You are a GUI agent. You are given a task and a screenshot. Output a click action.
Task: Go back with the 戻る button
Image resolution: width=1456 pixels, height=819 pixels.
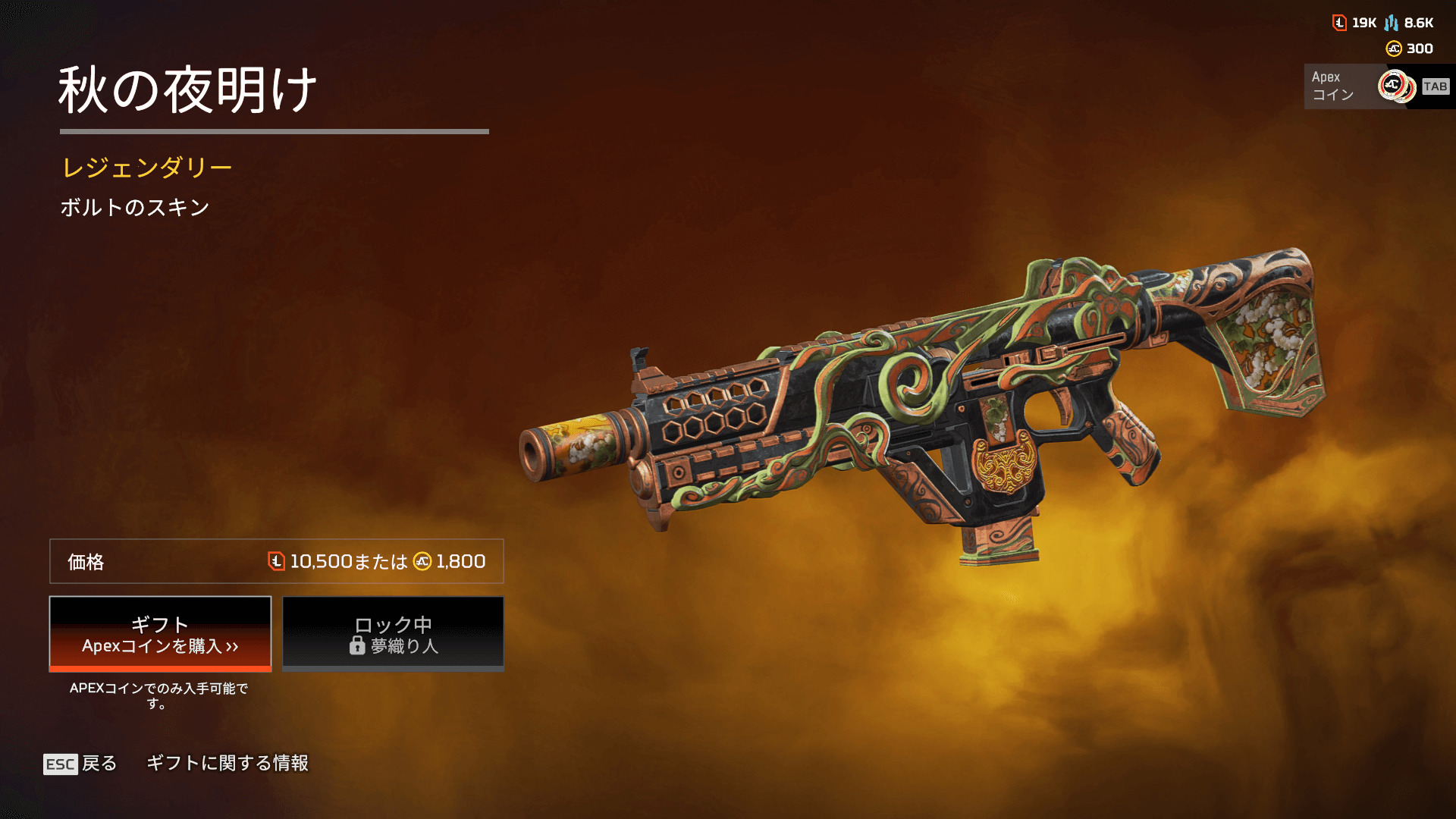pyautogui.click(x=80, y=764)
